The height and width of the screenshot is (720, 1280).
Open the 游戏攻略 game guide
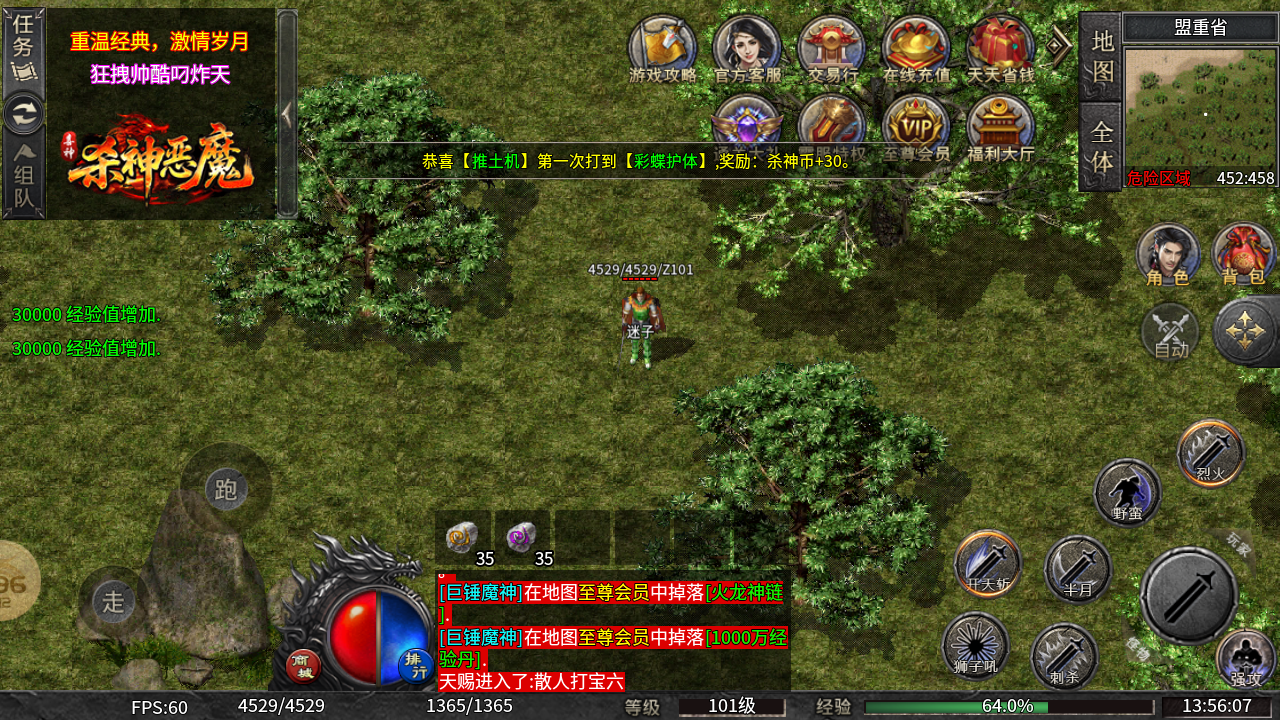[662, 48]
